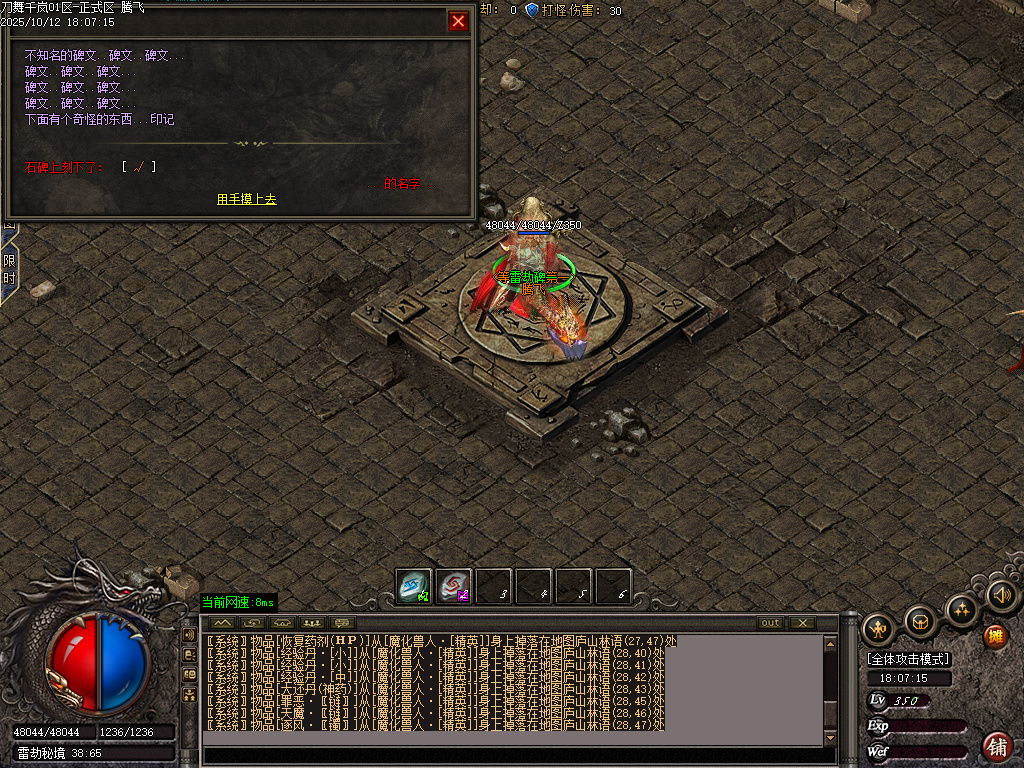Click the winged figure round HUD button
The image size is (1024, 768).
pos(878,629)
